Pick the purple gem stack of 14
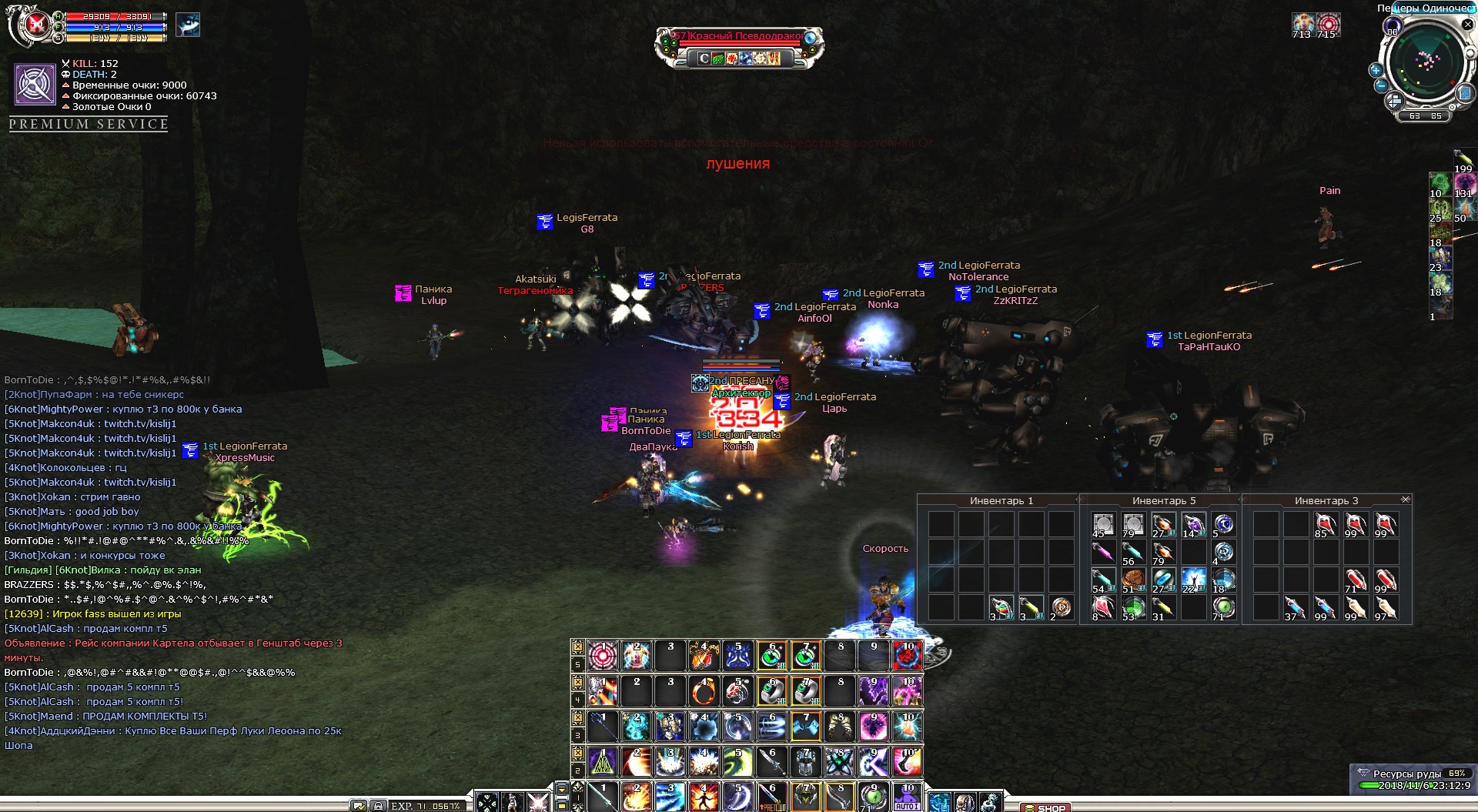This screenshot has height=812, width=1478. point(1192,524)
